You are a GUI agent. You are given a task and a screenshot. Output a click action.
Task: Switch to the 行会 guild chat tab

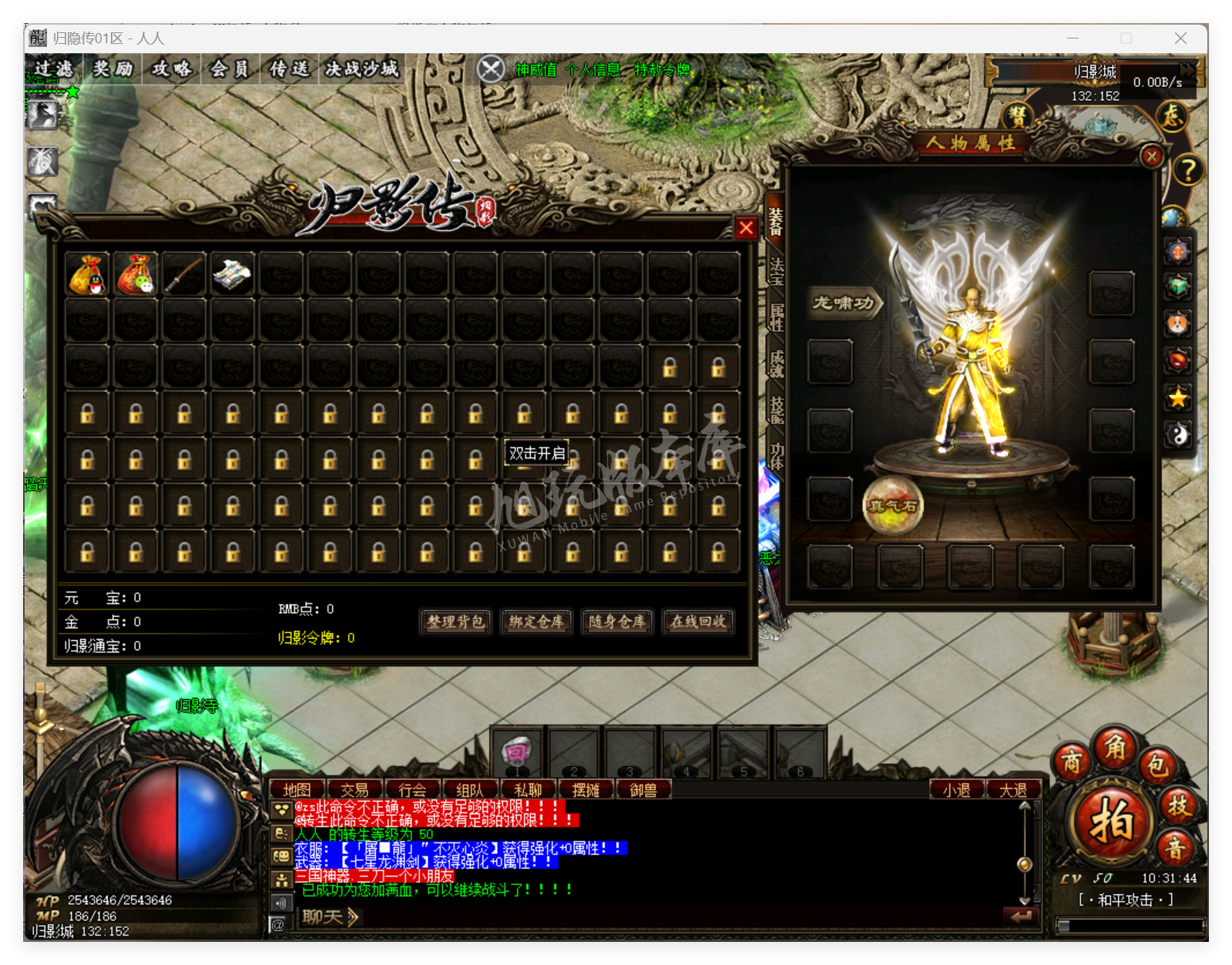click(412, 790)
